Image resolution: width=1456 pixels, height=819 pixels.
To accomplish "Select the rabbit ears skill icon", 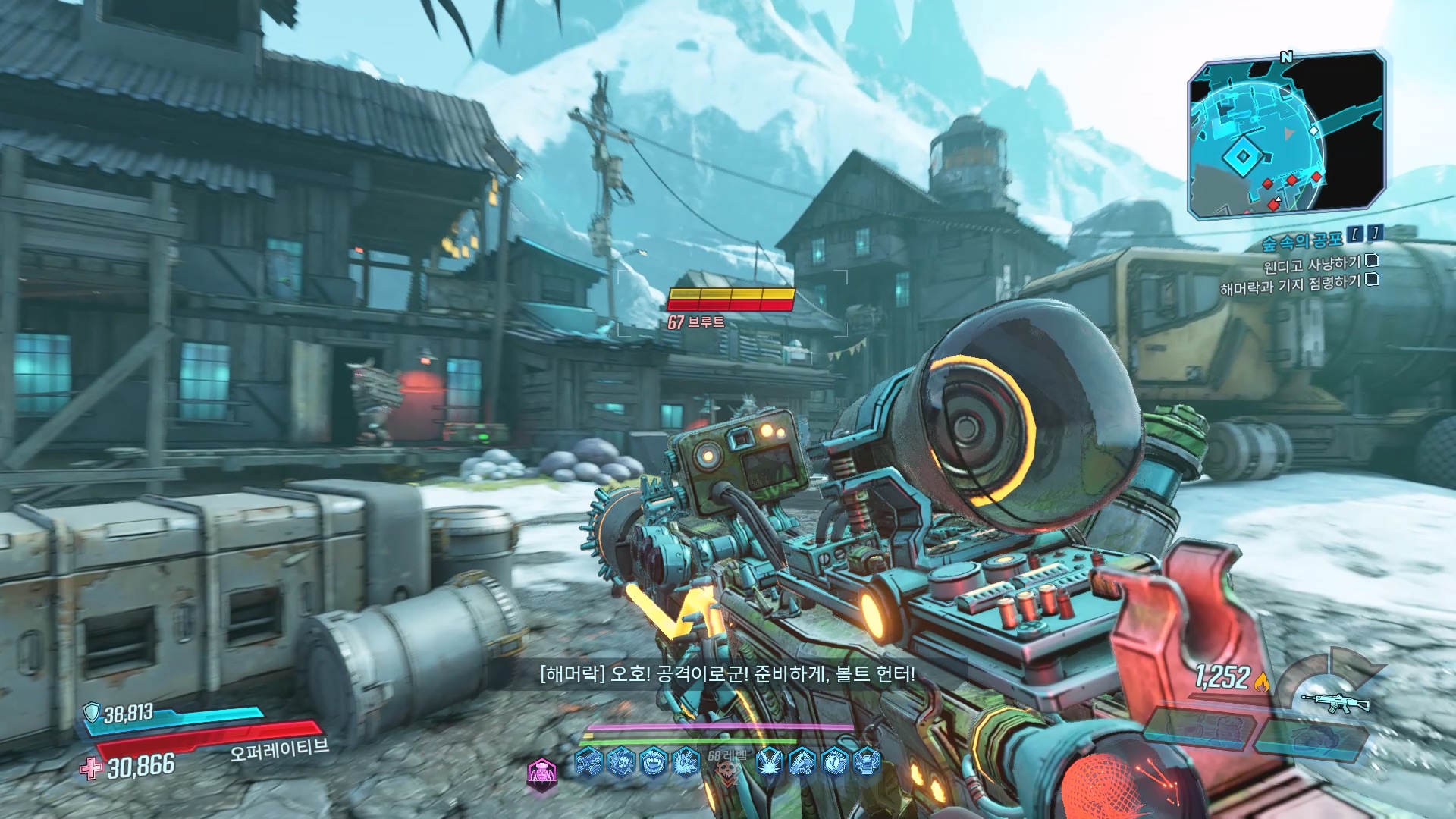I will point(770,761).
